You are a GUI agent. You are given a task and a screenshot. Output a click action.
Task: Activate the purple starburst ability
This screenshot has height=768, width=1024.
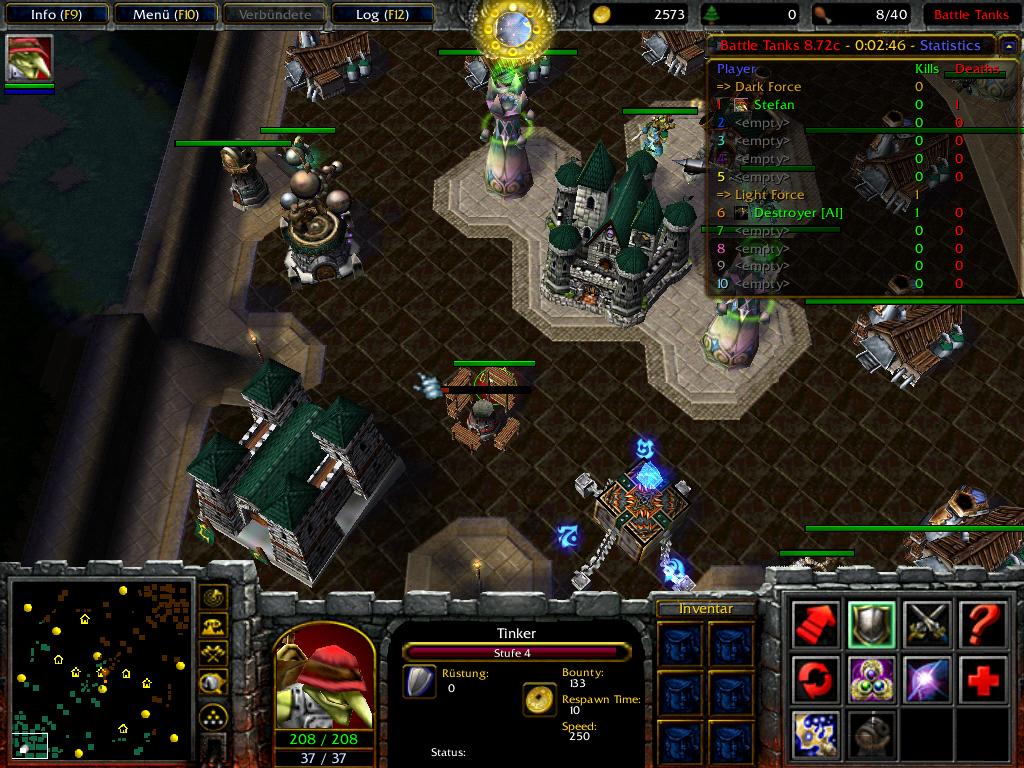coord(927,680)
